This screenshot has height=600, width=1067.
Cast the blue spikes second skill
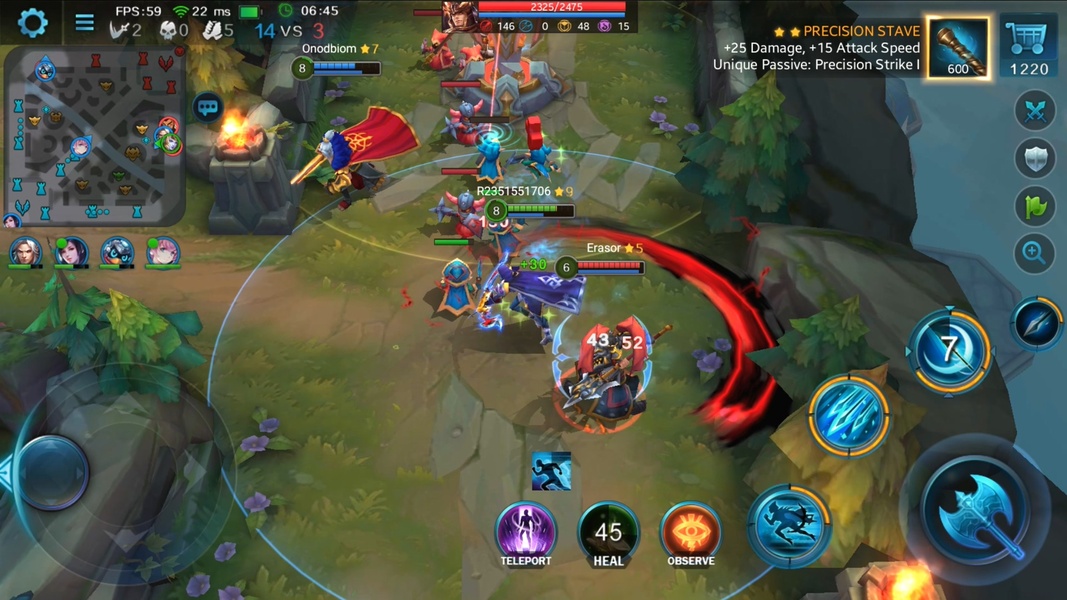pos(849,415)
